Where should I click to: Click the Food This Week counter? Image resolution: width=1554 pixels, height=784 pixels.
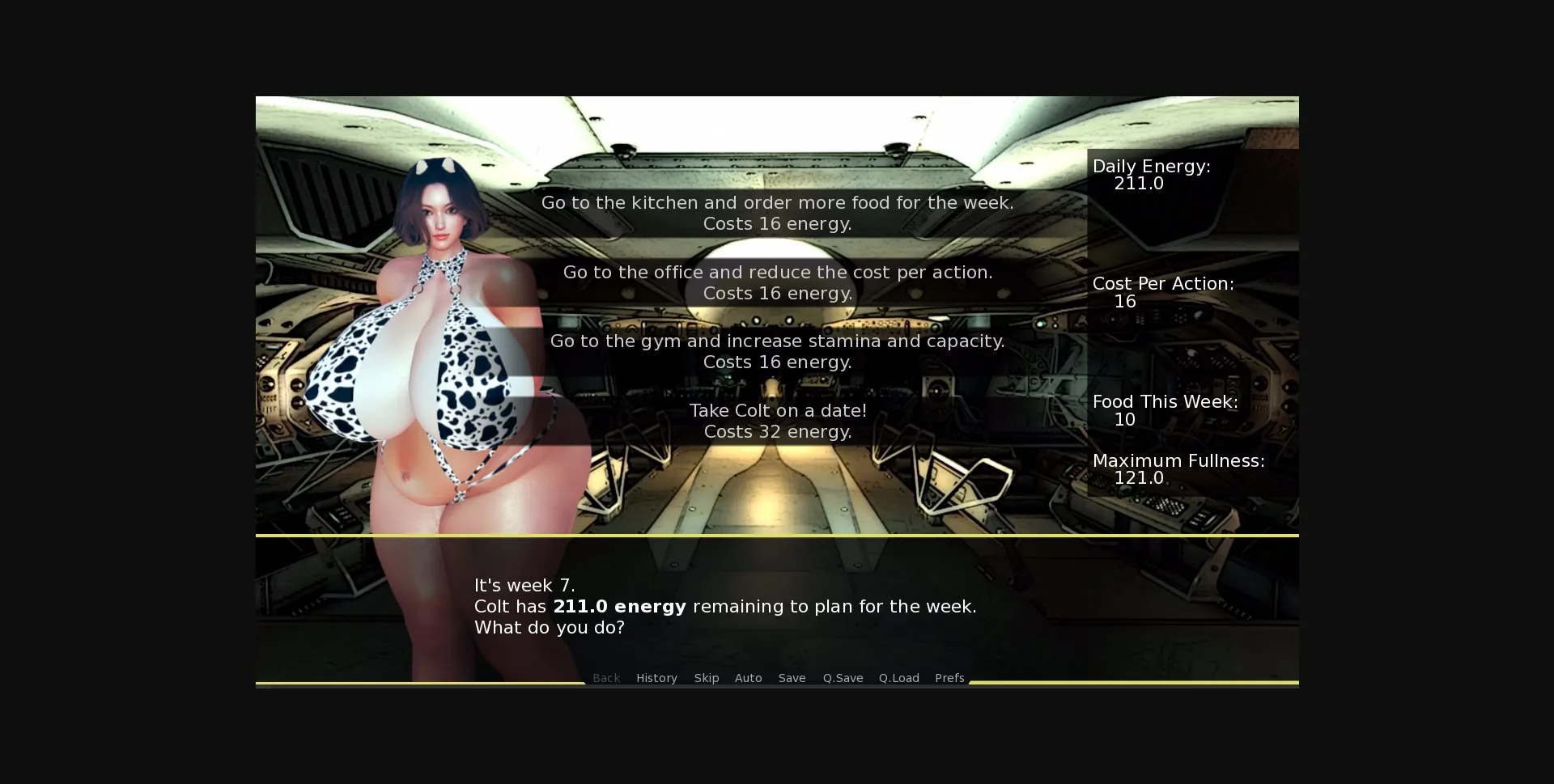(x=1165, y=410)
